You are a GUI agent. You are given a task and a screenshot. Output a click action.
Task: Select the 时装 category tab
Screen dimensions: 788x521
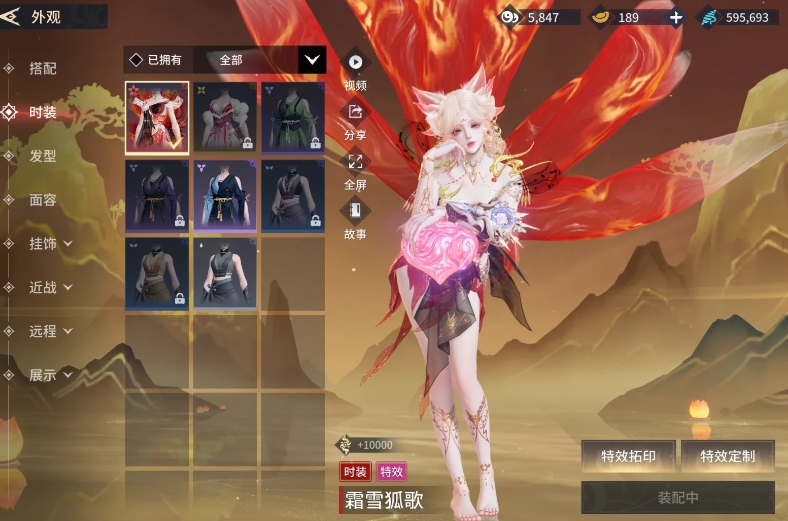[43, 113]
